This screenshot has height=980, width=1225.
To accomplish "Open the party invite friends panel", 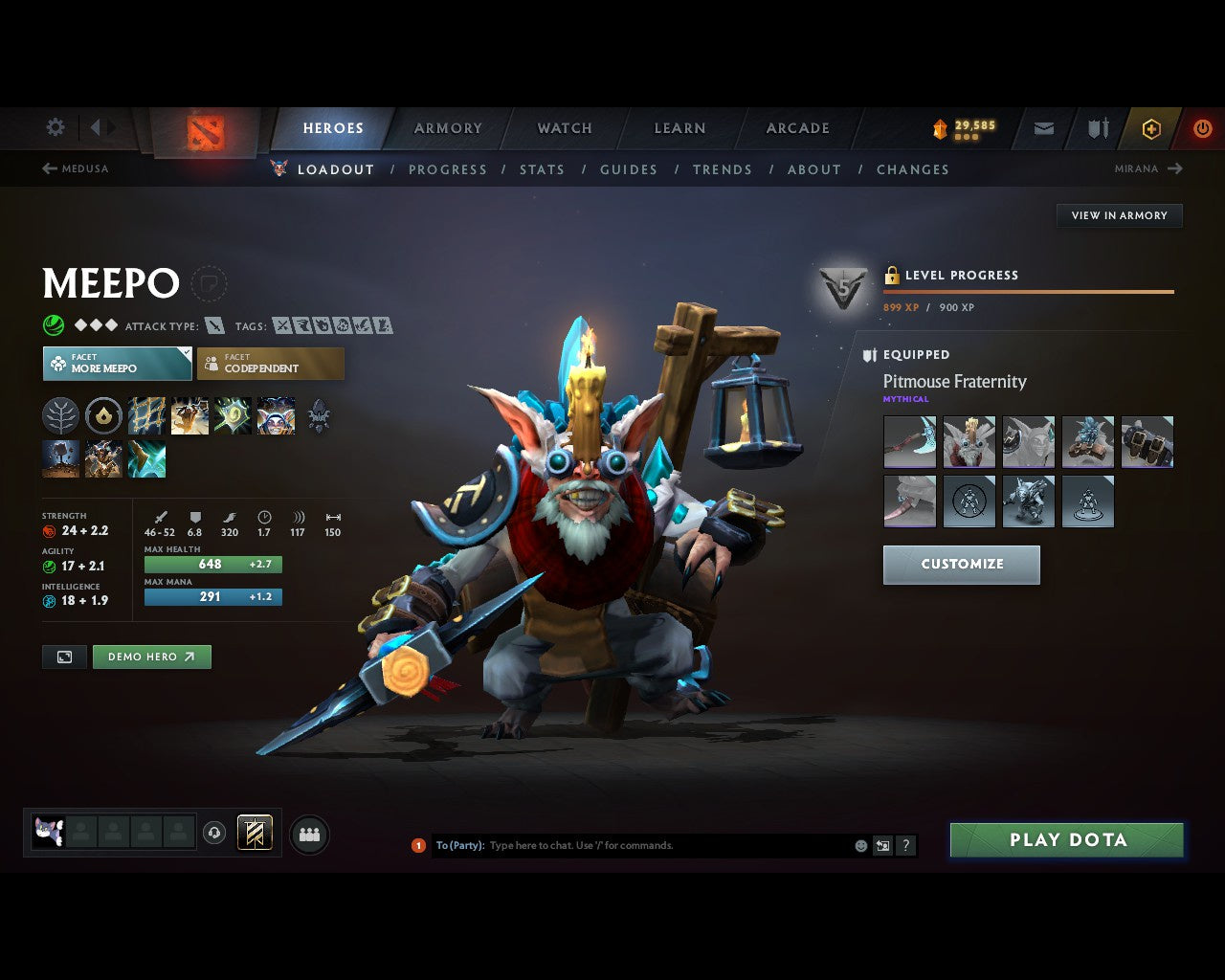I will pyautogui.click(x=309, y=833).
